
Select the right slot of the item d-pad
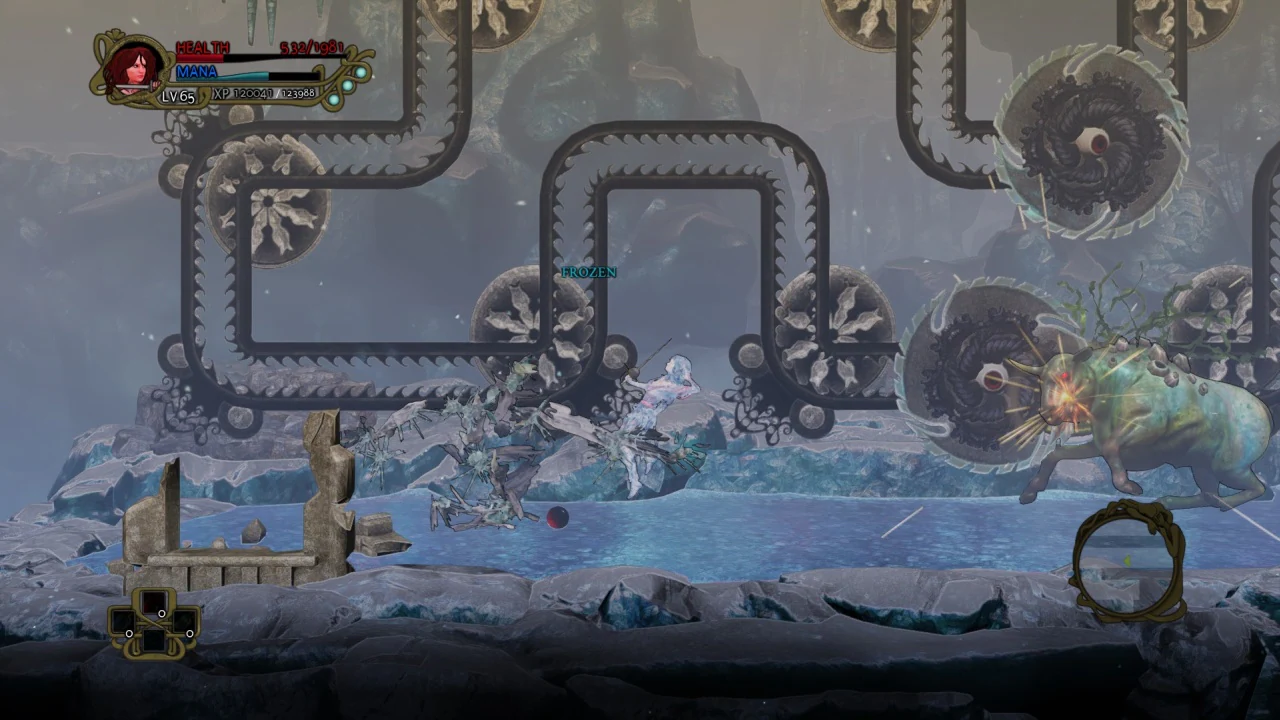point(184,622)
